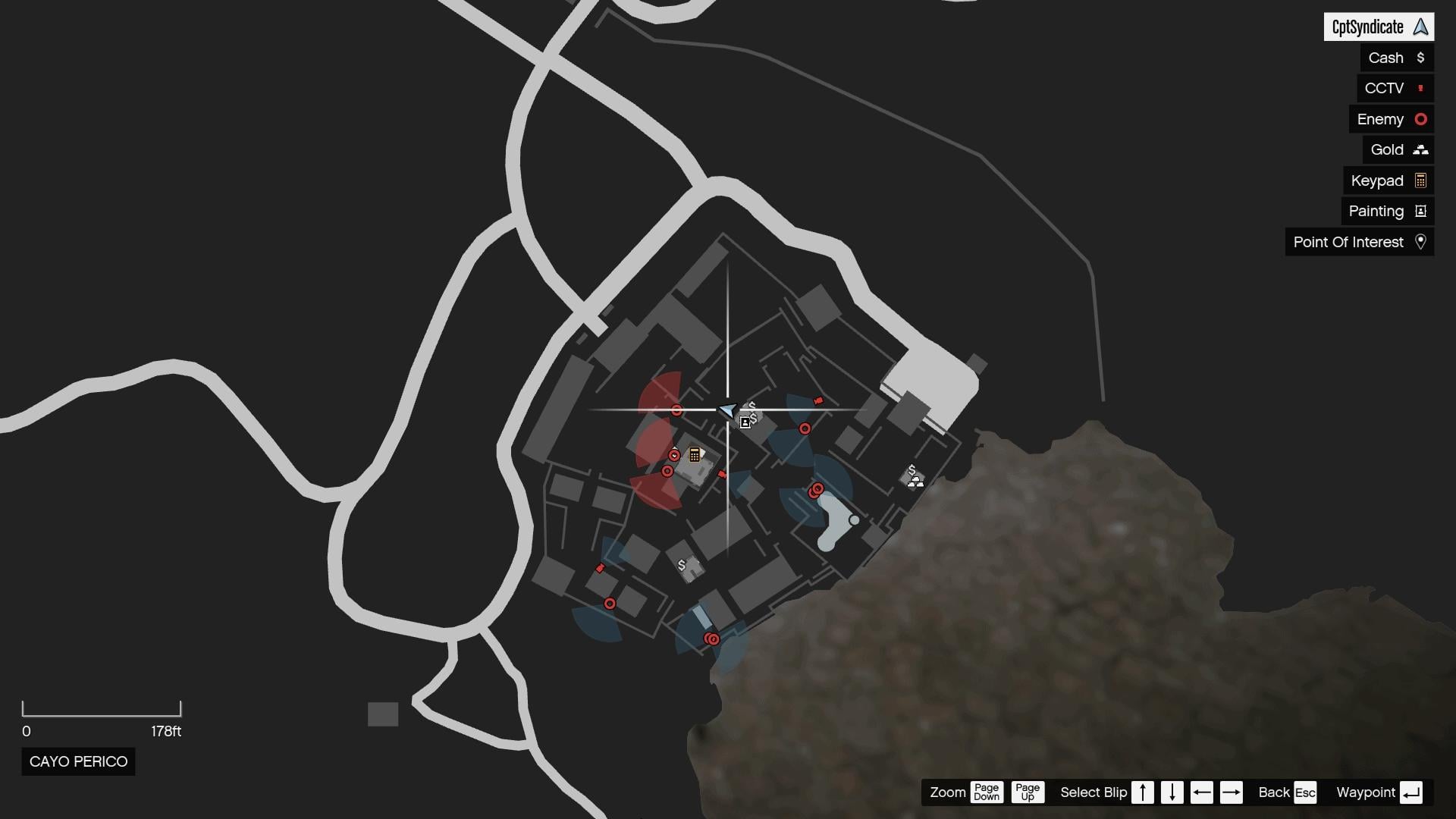Image resolution: width=1456 pixels, height=819 pixels.
Task: Select the CCTV camera blip near the north wall
Action: click(818, 400)
